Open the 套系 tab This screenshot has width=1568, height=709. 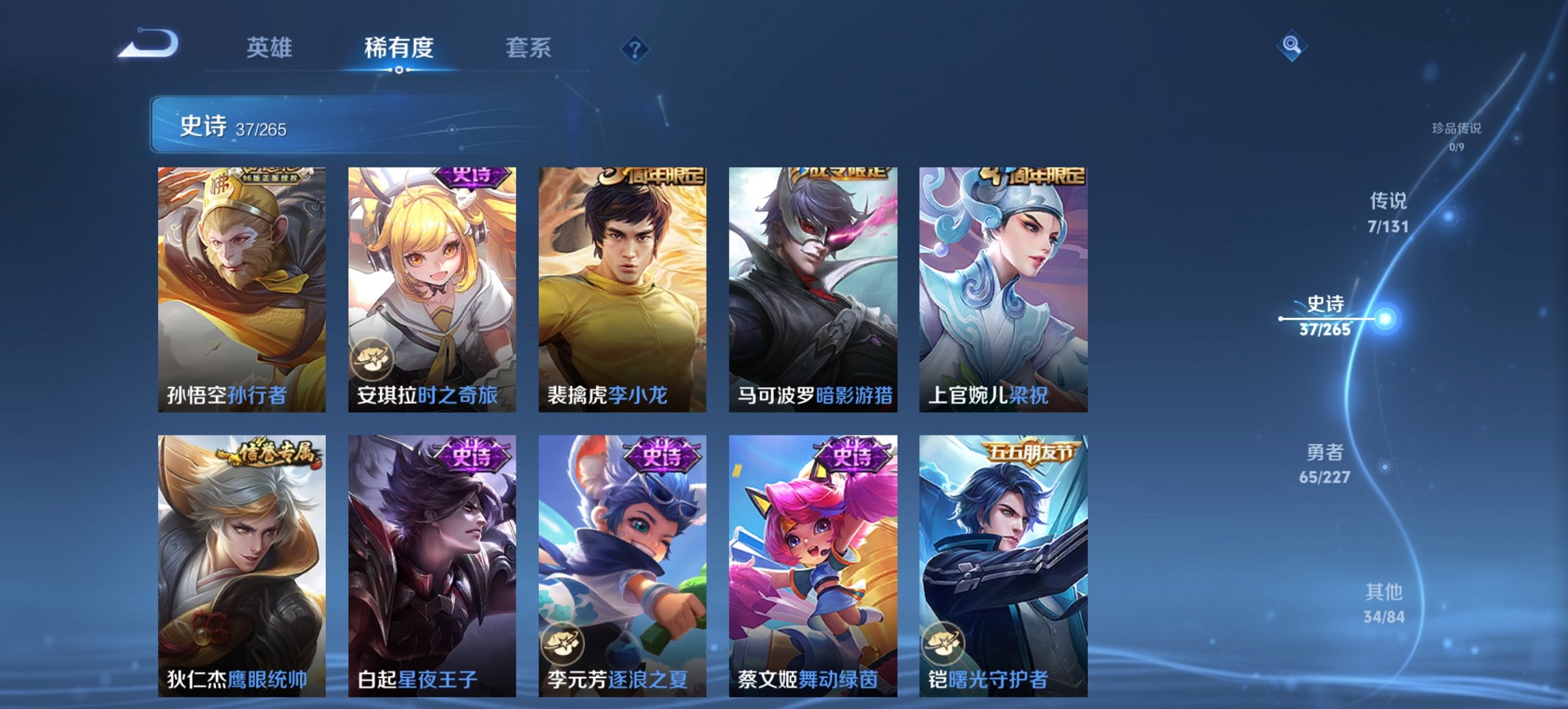point(529,48)
